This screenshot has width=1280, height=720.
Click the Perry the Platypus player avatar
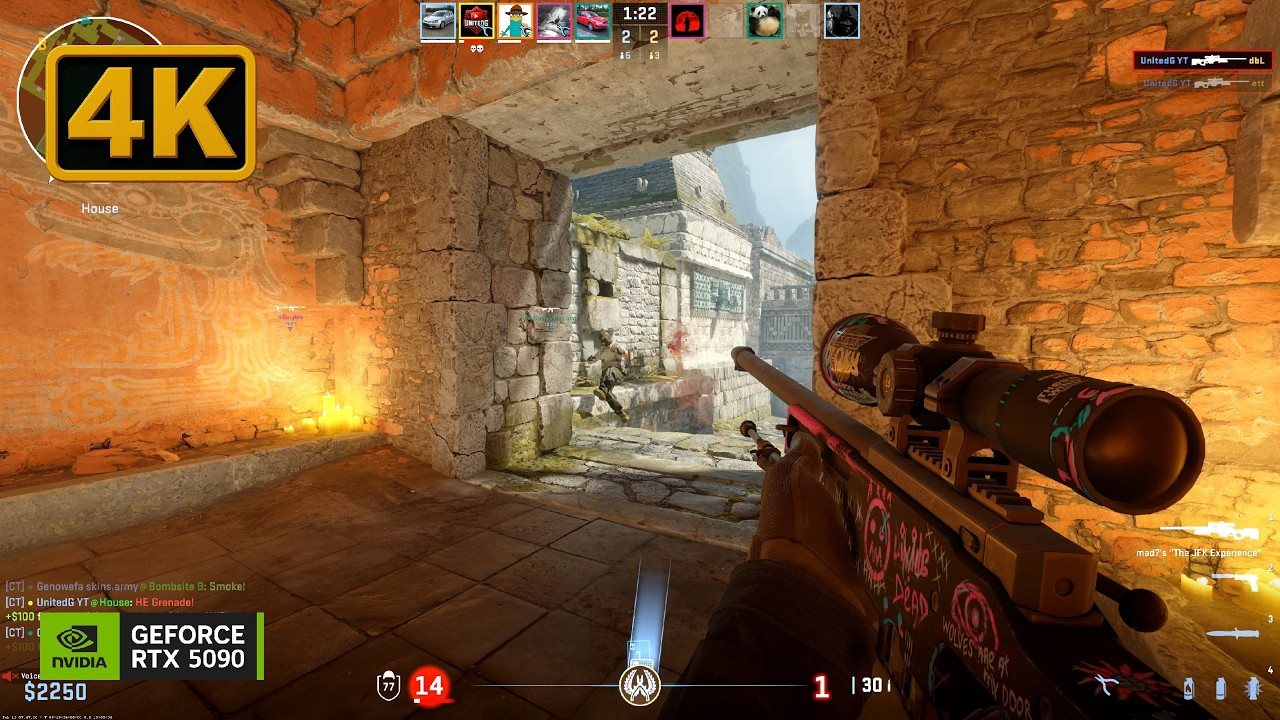pyautogui.click(x=515, y=21)
